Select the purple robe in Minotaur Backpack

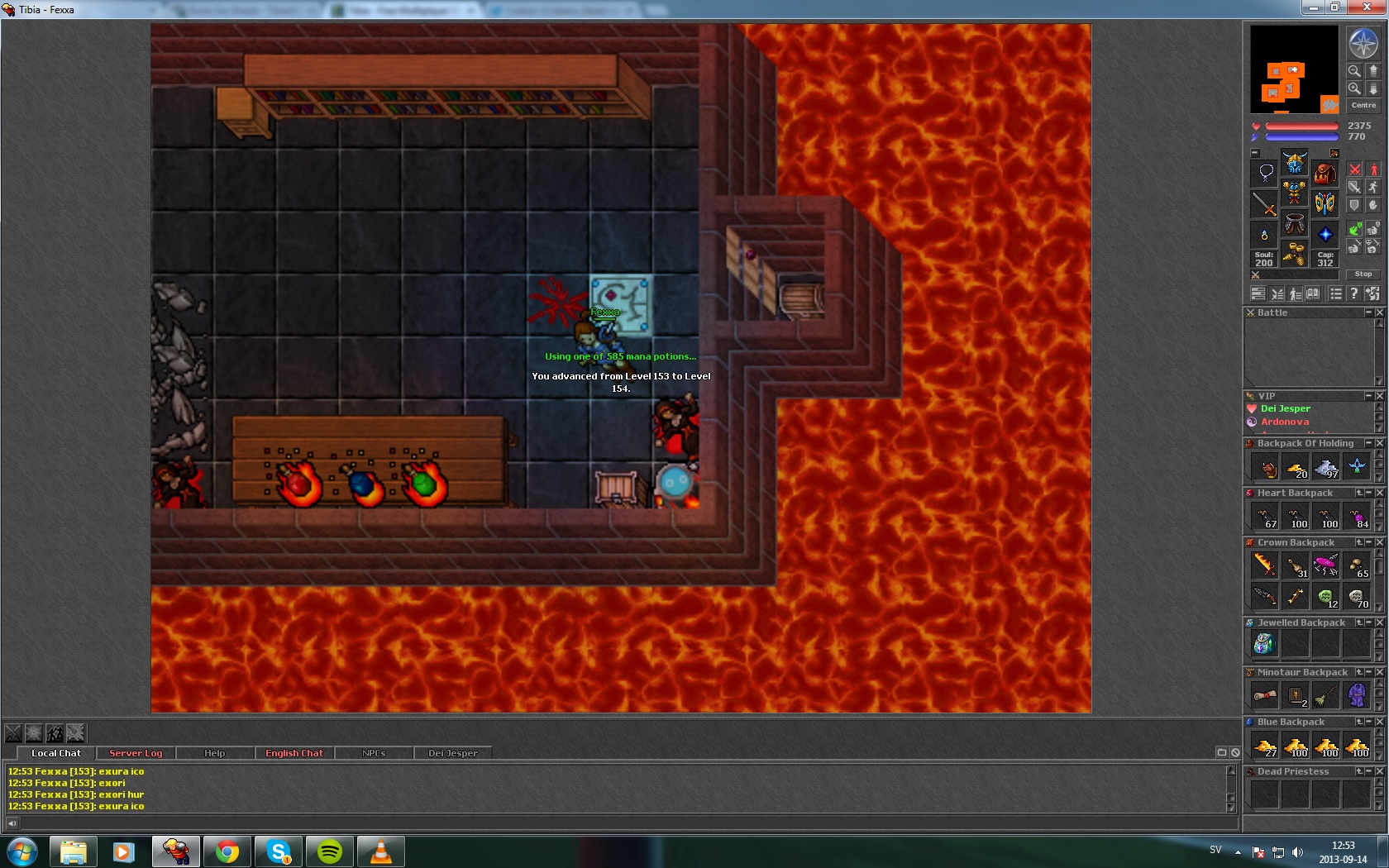(x=1356, y=695)
